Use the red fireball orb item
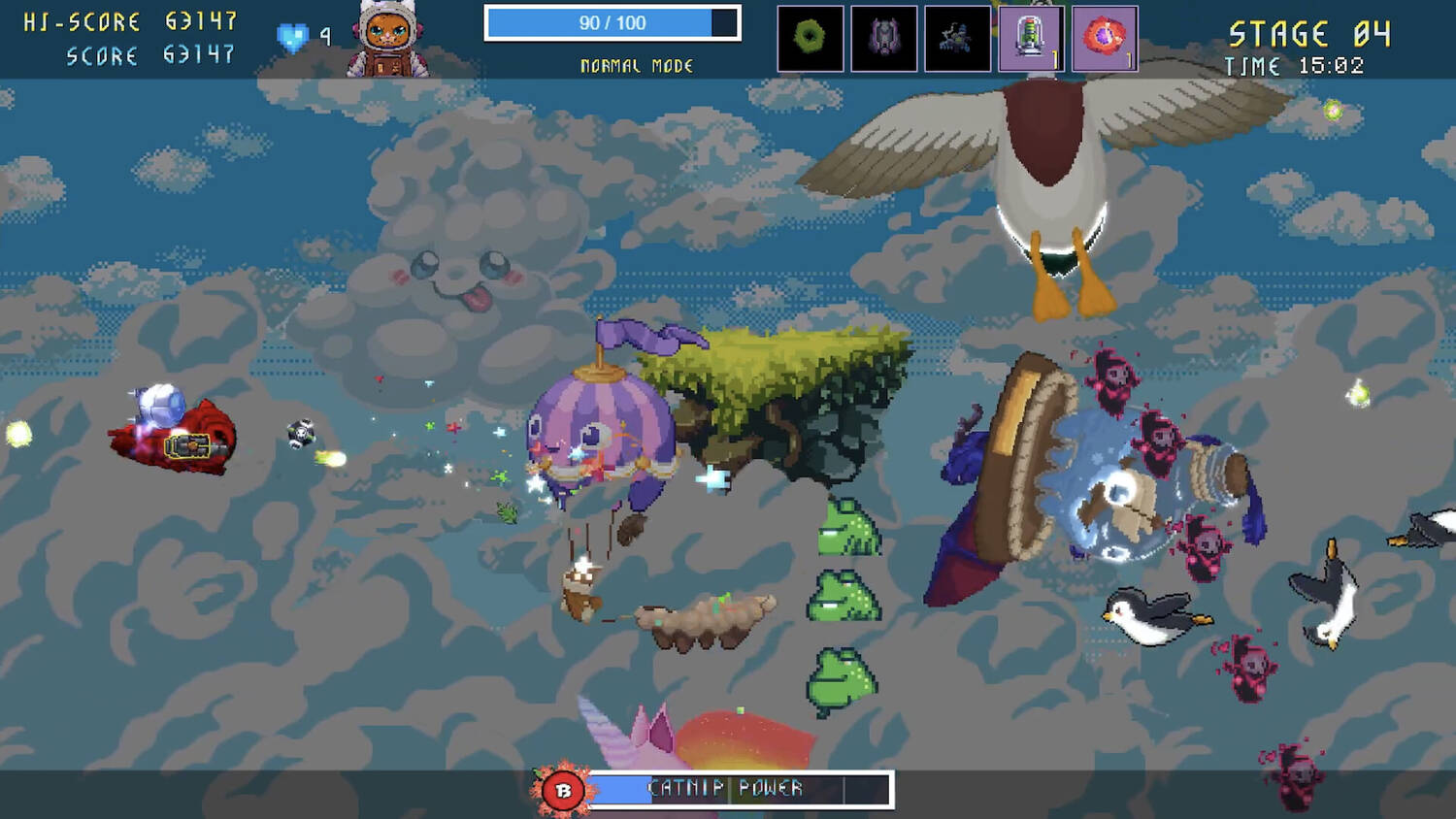 1105,39
